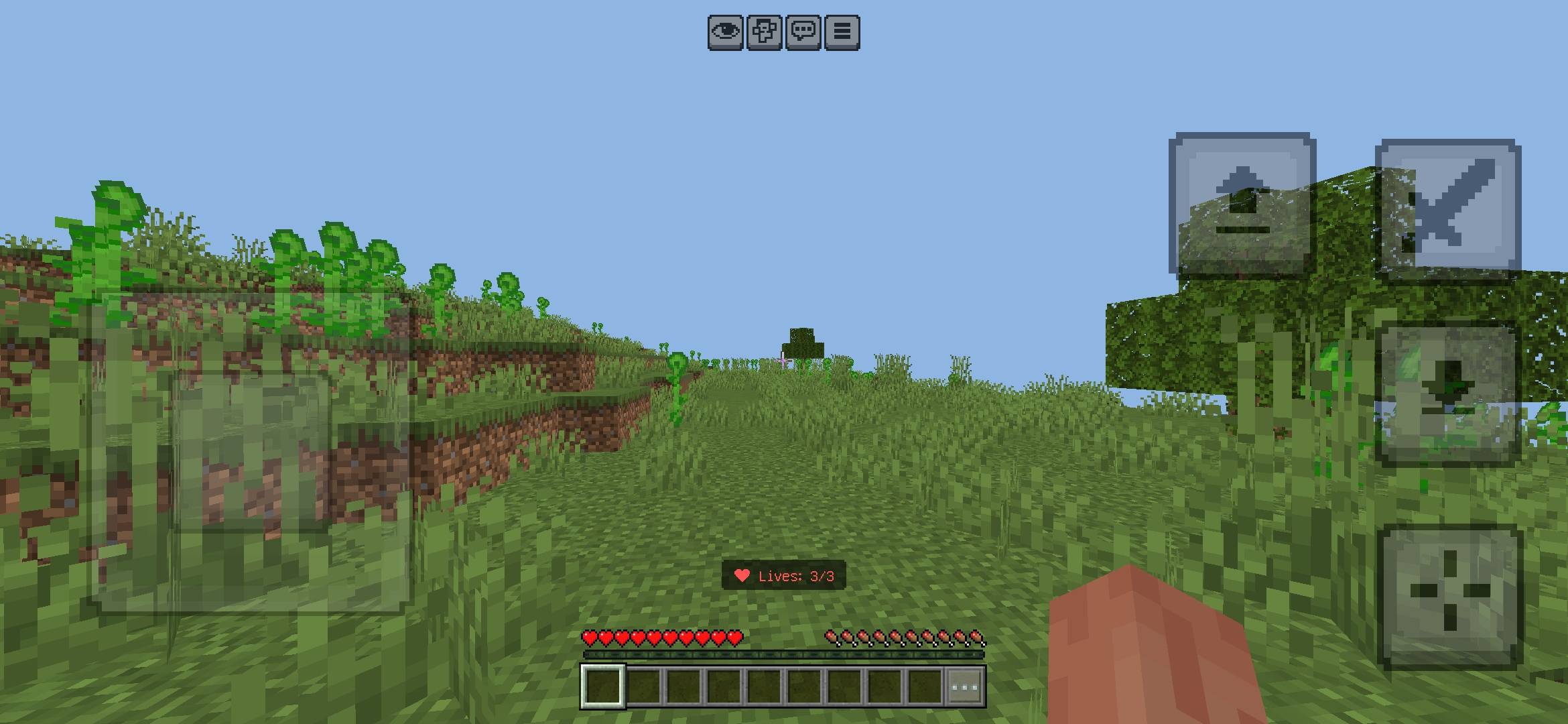Click the hunger drumstick row
This screenshot has height=724, width=1568.
click(x=901, y=638)
